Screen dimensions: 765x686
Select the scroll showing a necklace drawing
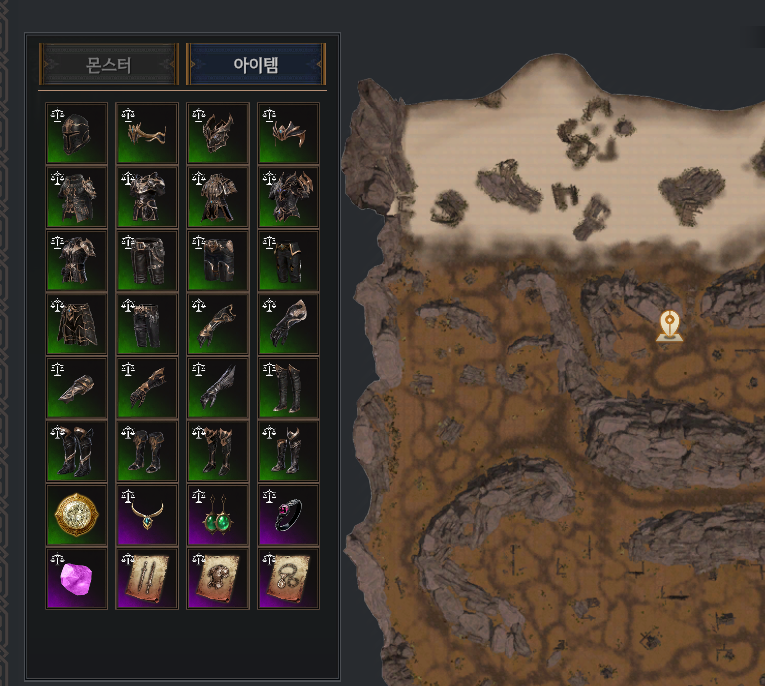click(x=289, y=579)
